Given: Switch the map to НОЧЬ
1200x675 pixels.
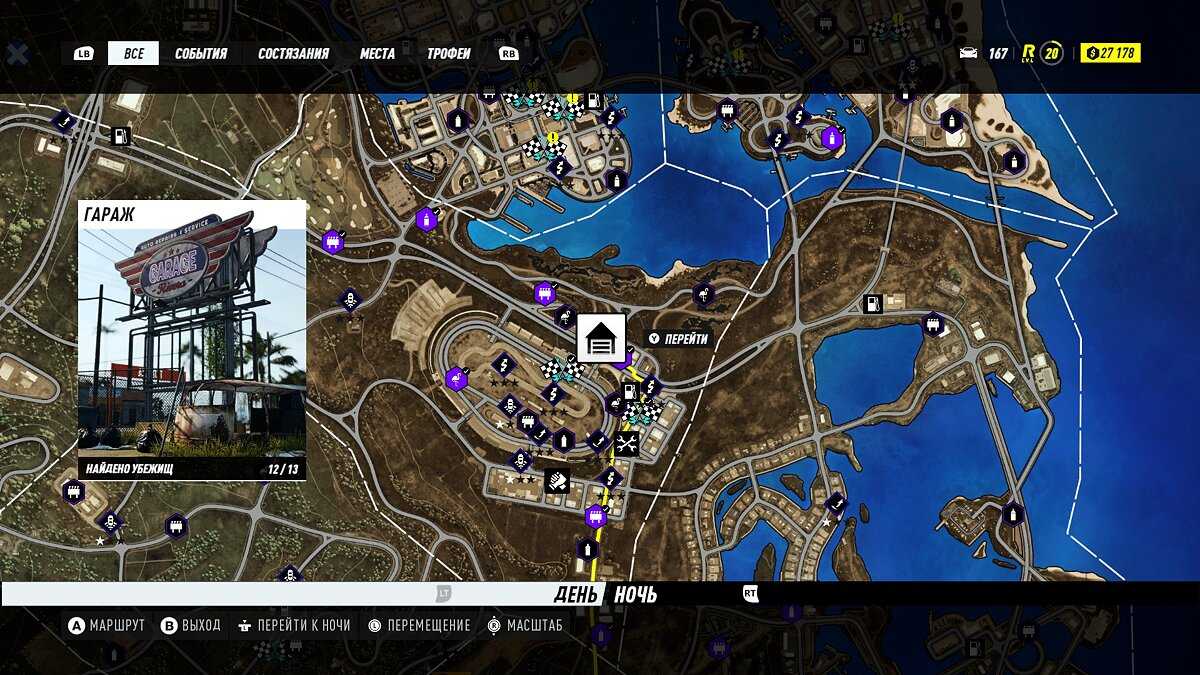Looking at the screenshot, I should (635, 595).
